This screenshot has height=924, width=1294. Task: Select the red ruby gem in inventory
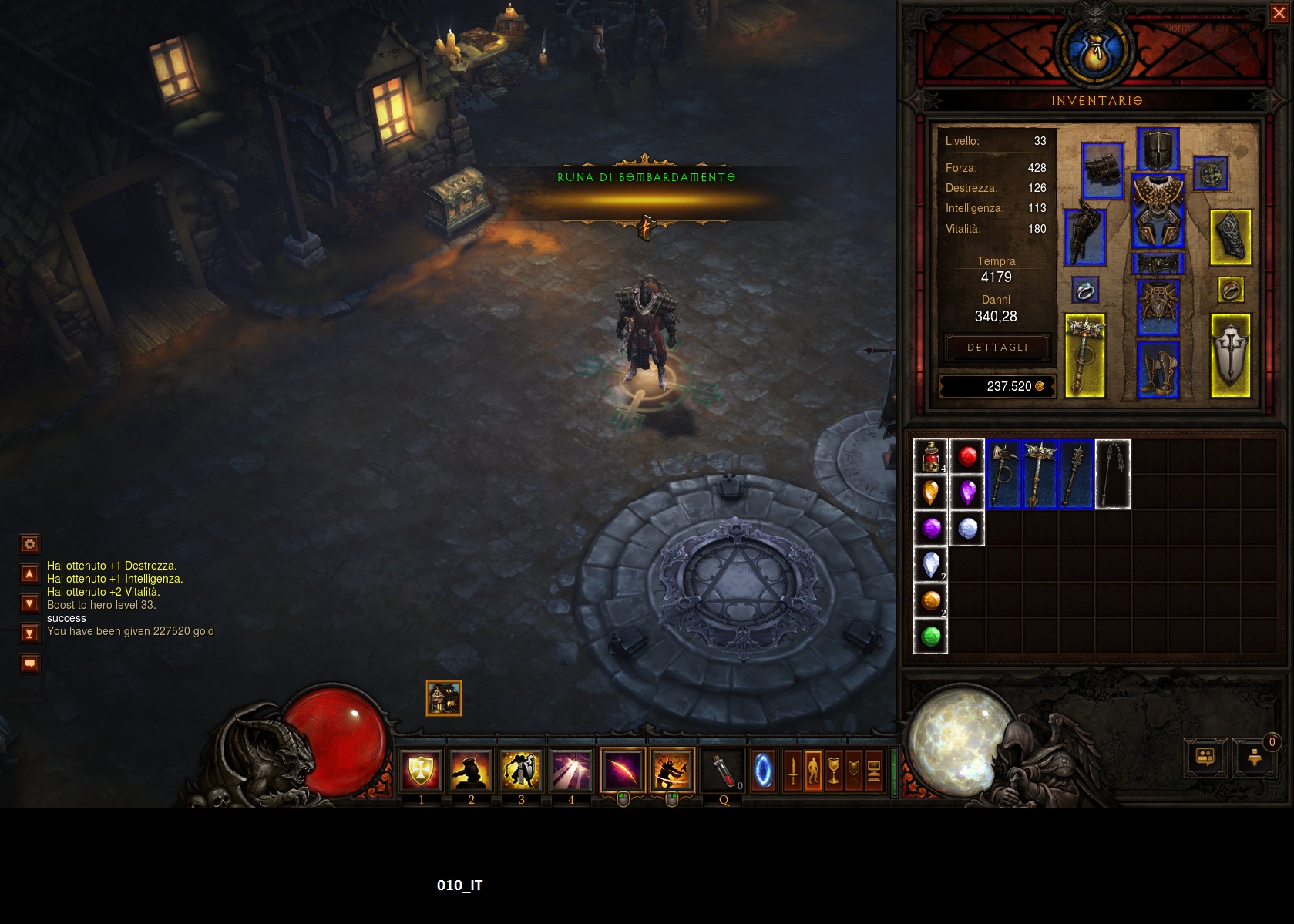click(x=967, y=456)
